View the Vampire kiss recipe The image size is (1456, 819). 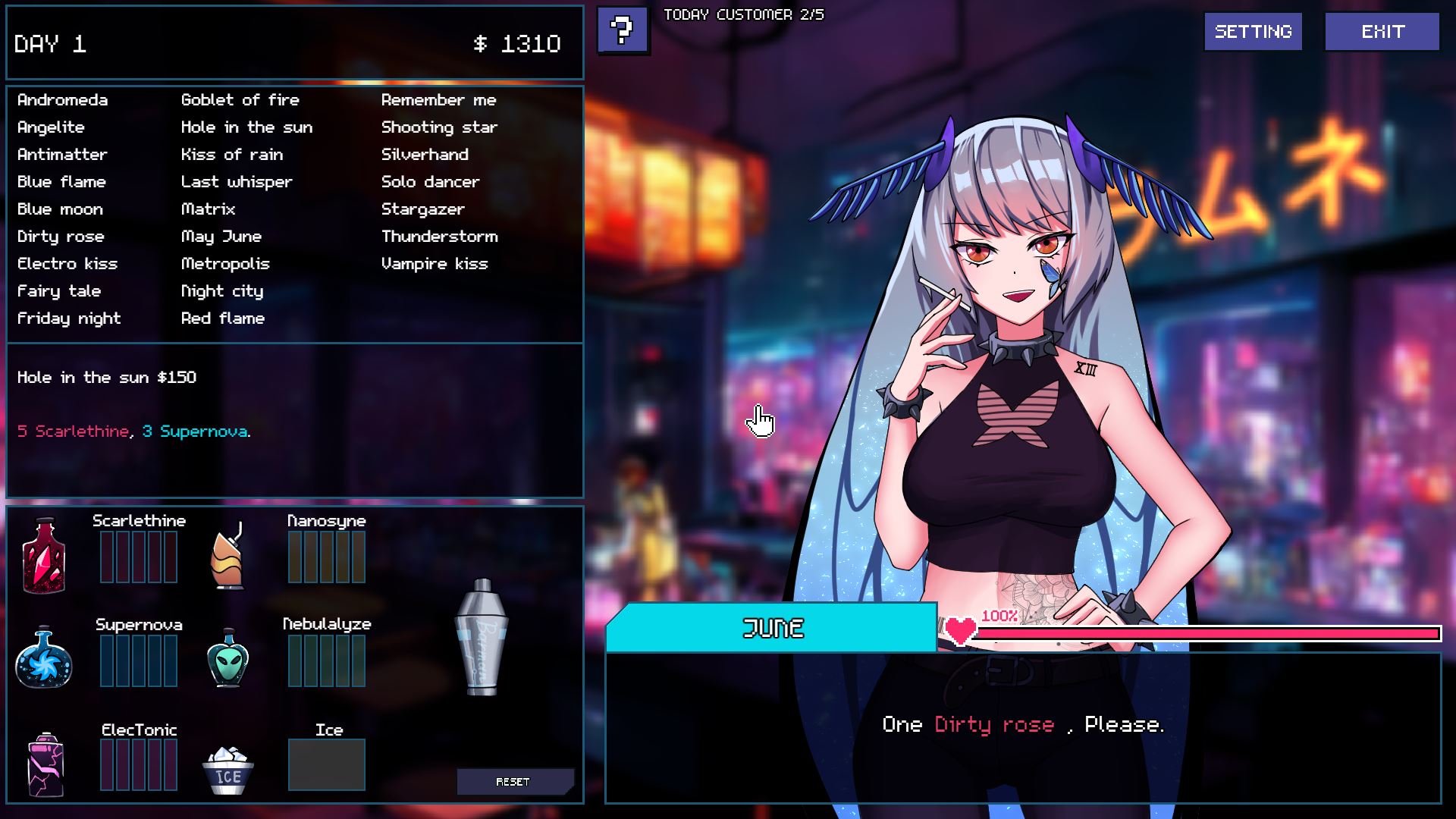tap(434, 264)
